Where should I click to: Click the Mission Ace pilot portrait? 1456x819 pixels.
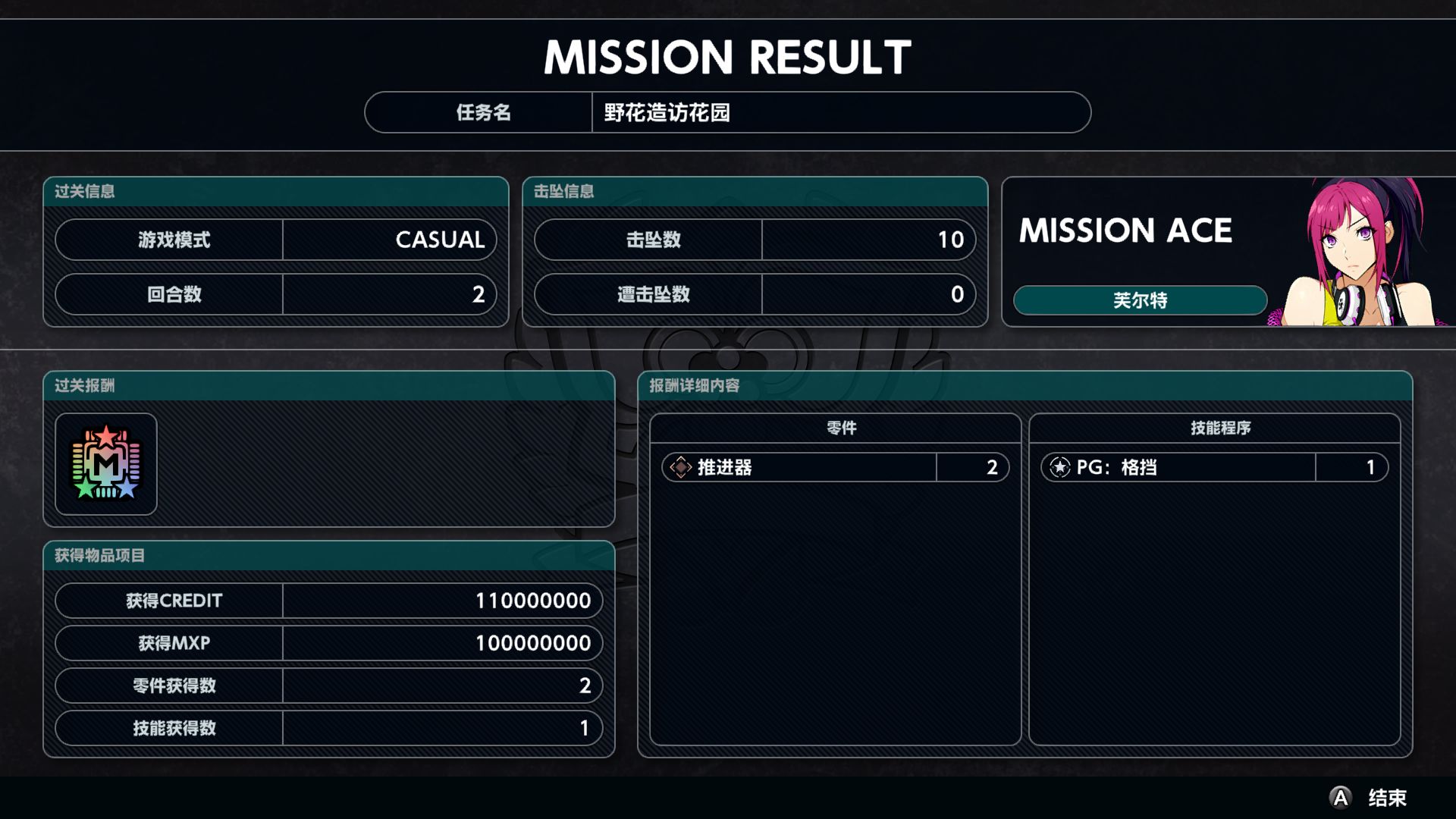[1357, 254]
